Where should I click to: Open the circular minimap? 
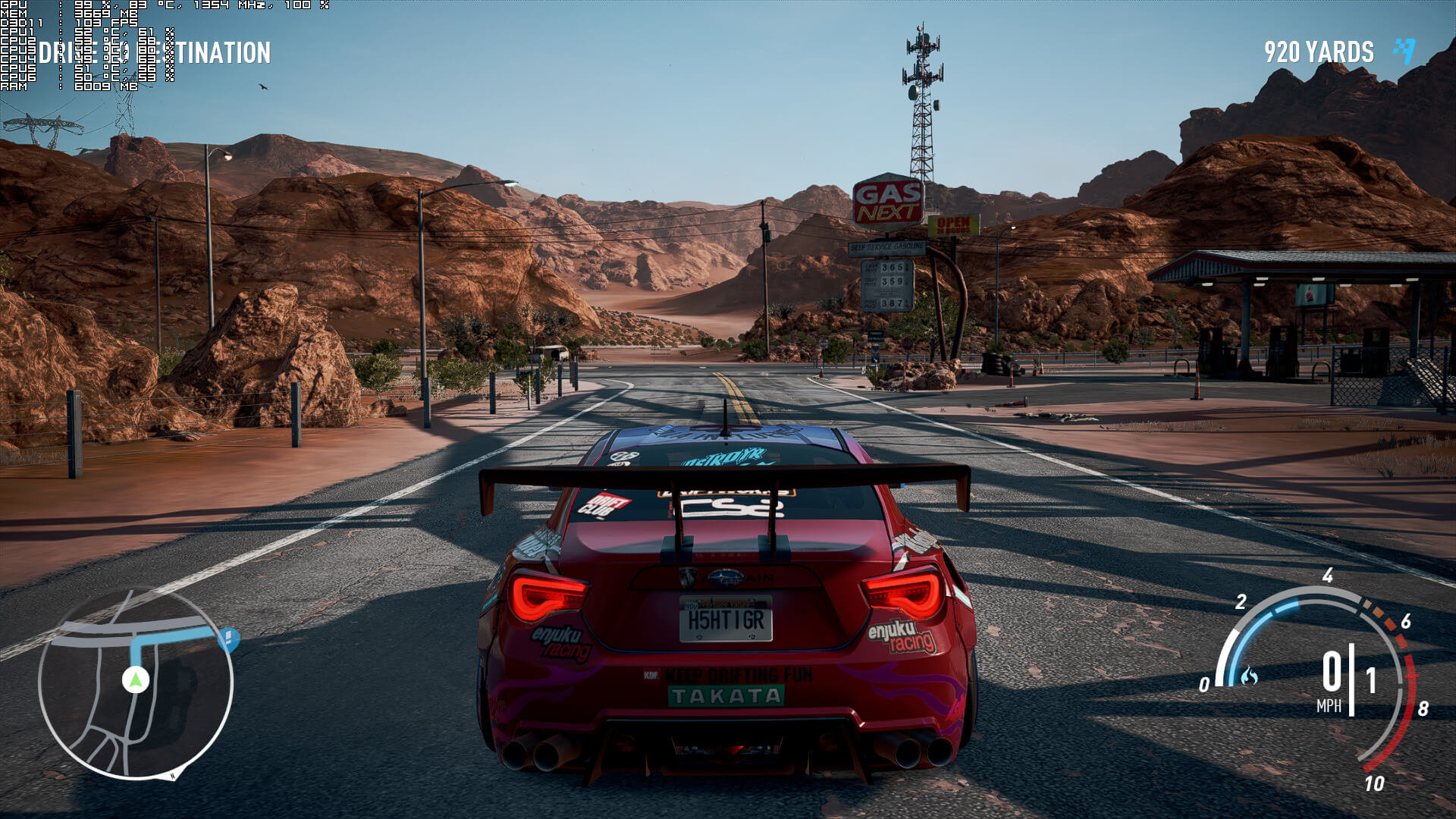(x=136, y=683)
